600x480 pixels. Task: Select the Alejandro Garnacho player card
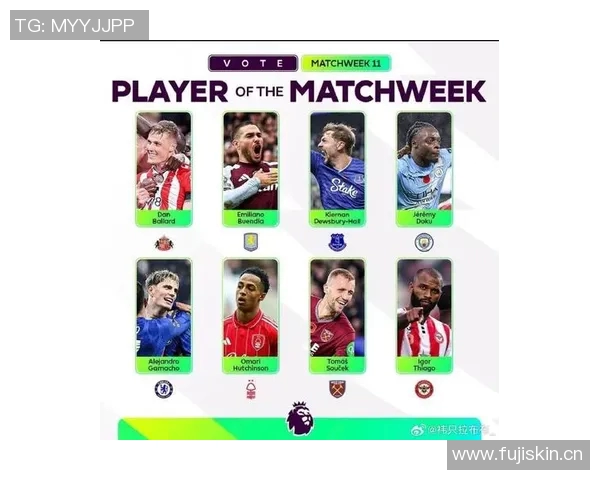162,315
